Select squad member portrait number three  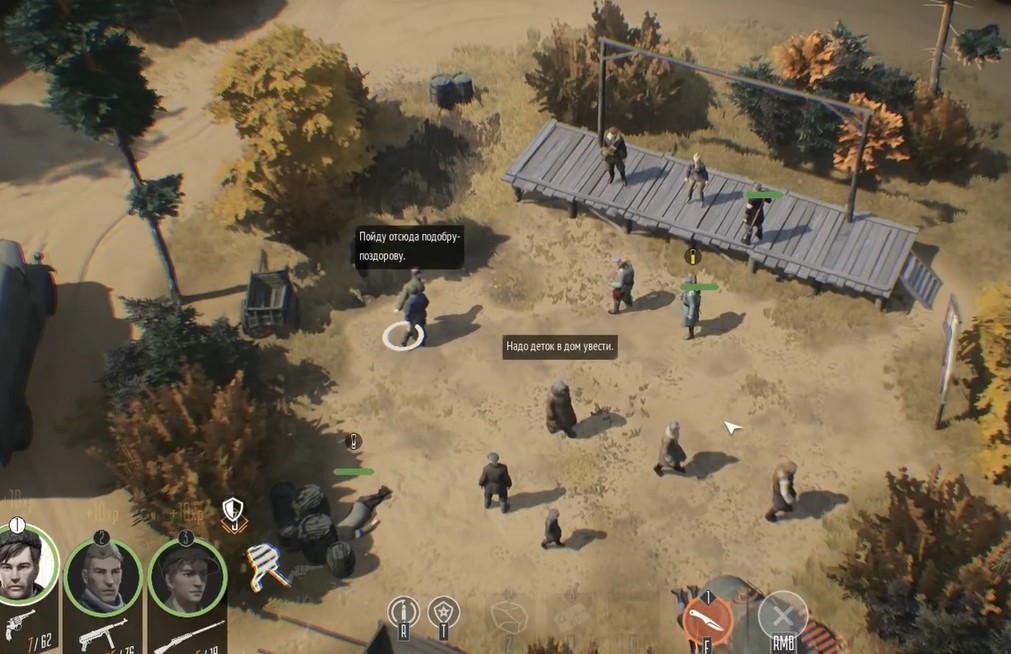(187, 577)
